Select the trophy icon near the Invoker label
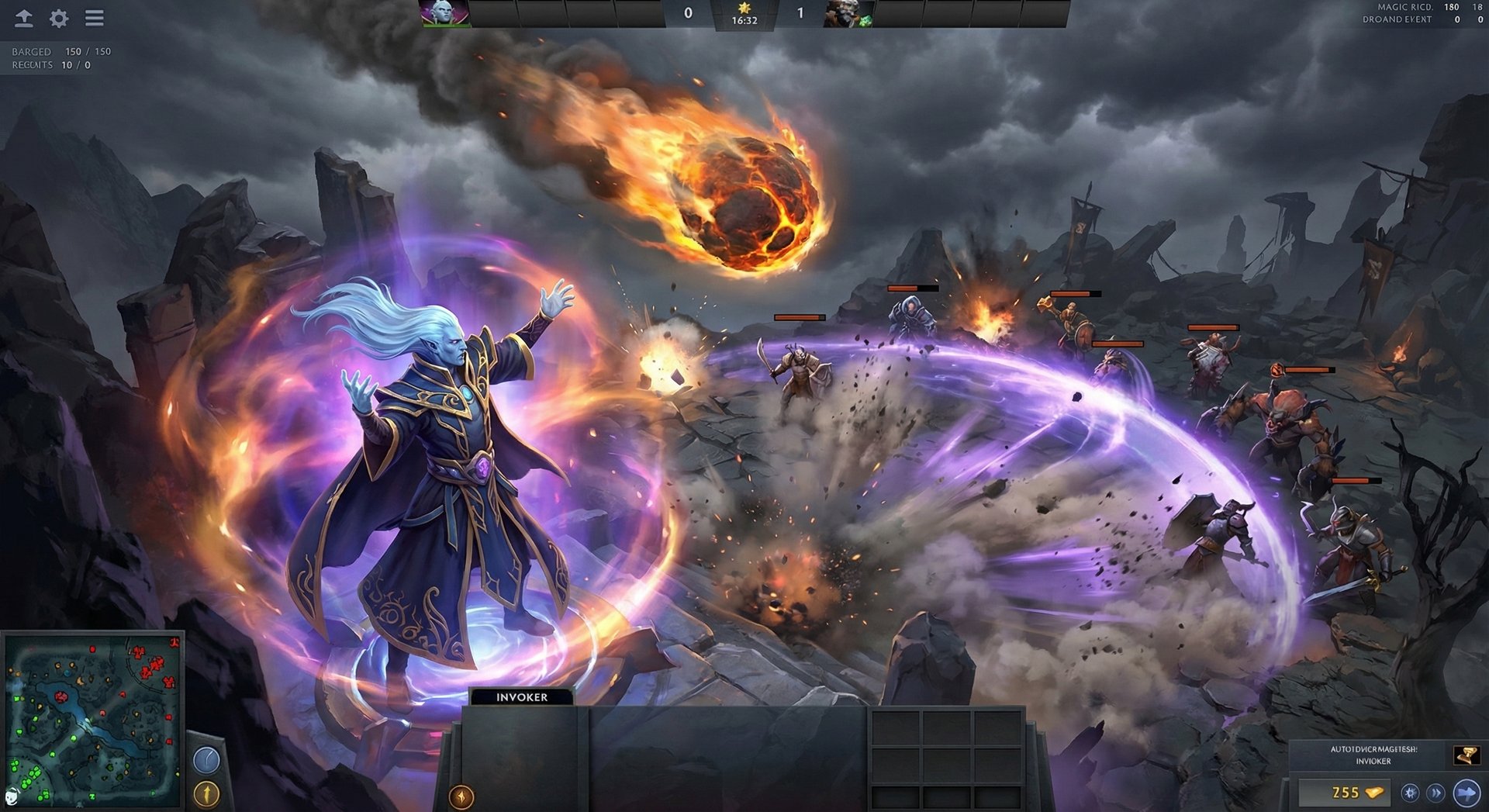1489x812 pixels. click(x=1468, y=756)
